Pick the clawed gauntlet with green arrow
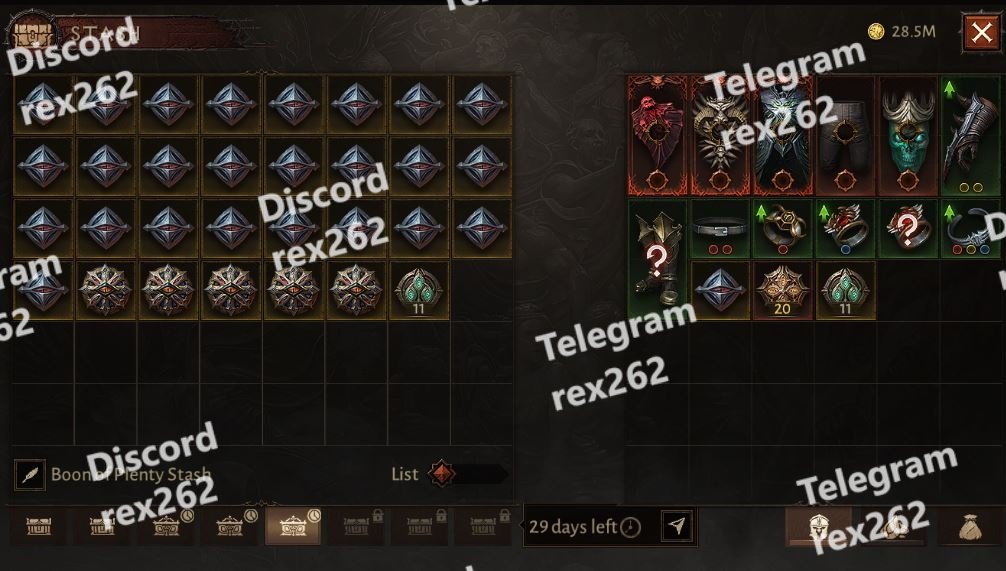Screen dimensions: 1006x571 tap(970, 135)
